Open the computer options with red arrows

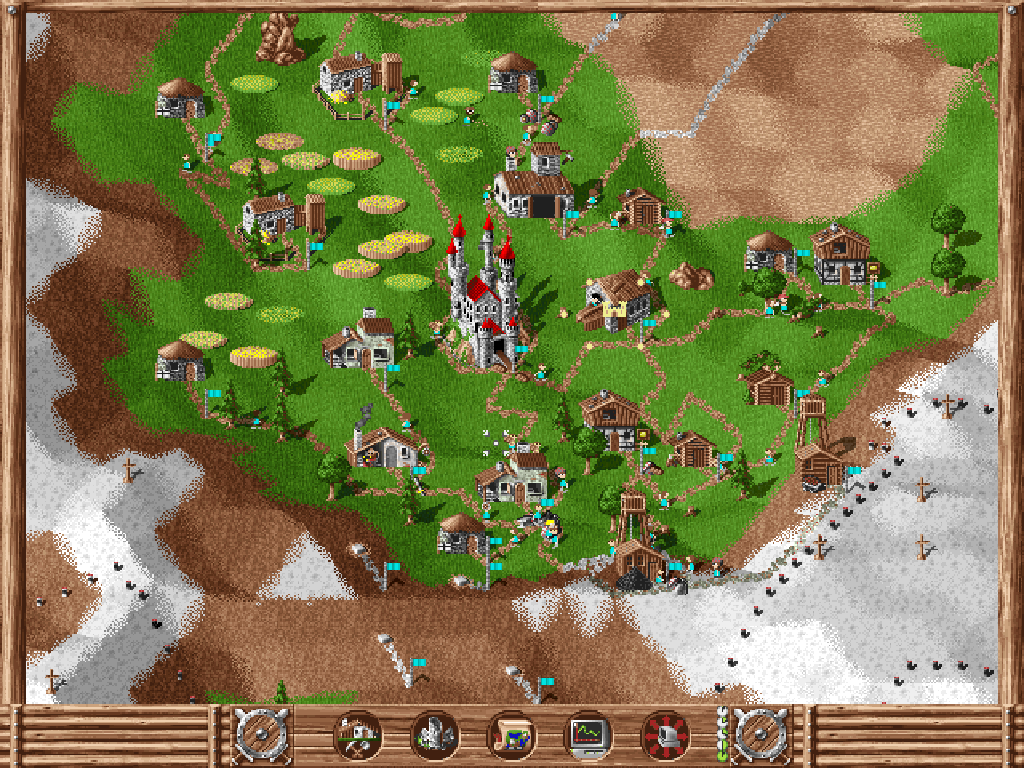pyautogui.click(x=665, y=736)
